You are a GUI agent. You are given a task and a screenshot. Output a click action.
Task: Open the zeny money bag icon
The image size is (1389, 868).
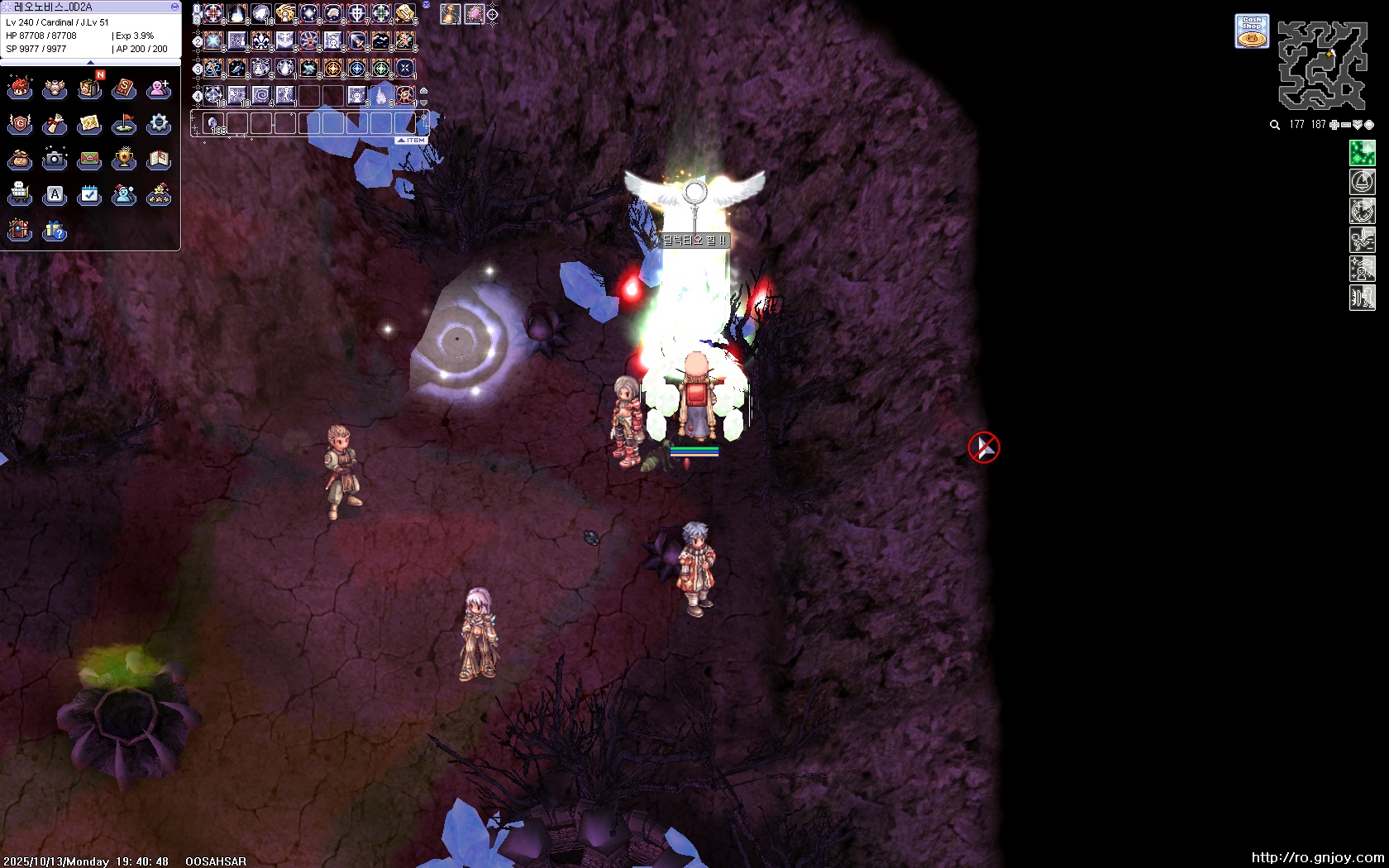20,159
